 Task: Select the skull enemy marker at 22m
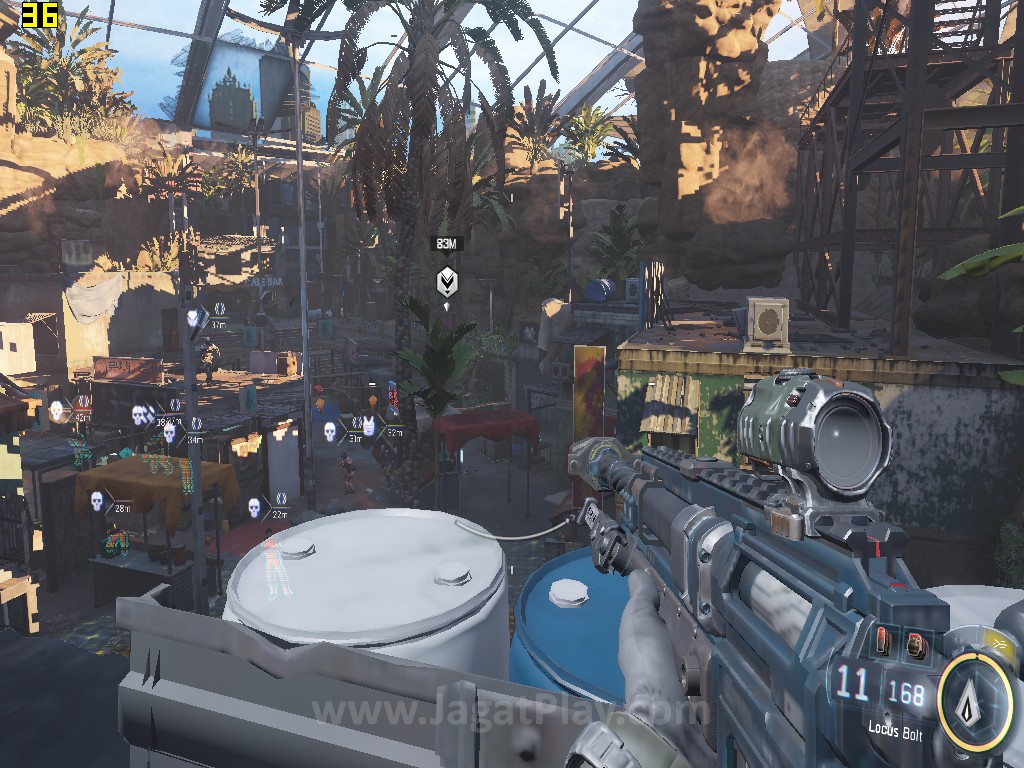click(x=254, y=506)
